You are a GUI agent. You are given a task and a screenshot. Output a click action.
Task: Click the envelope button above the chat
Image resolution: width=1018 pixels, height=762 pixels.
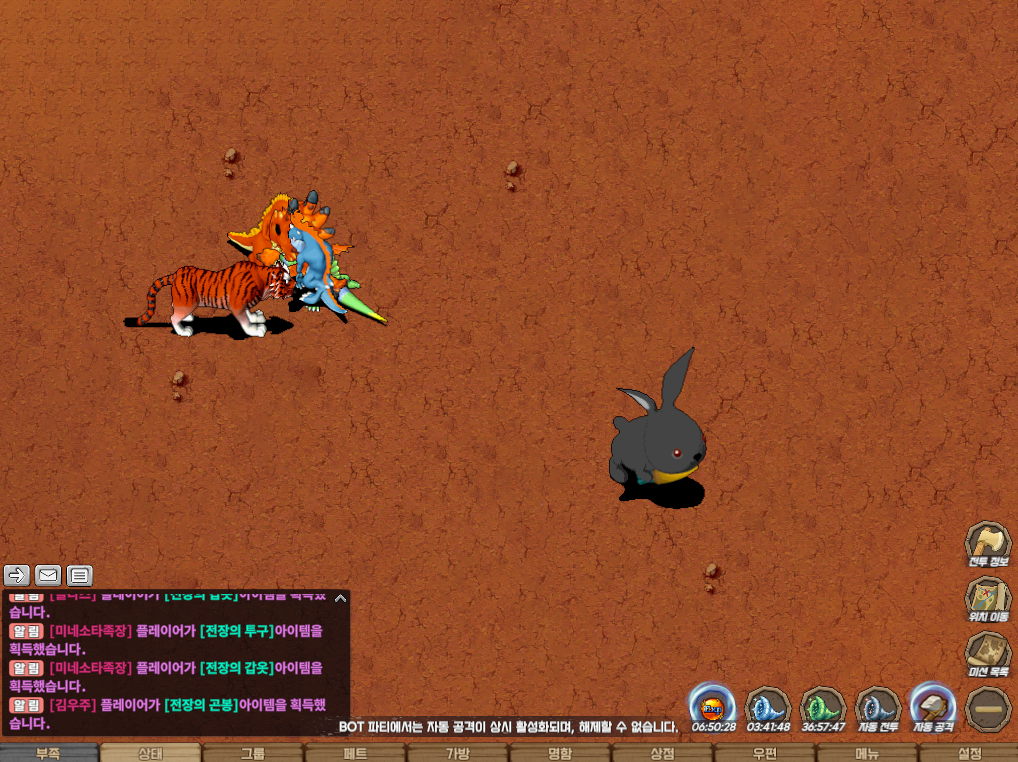(x=48, y=575)
